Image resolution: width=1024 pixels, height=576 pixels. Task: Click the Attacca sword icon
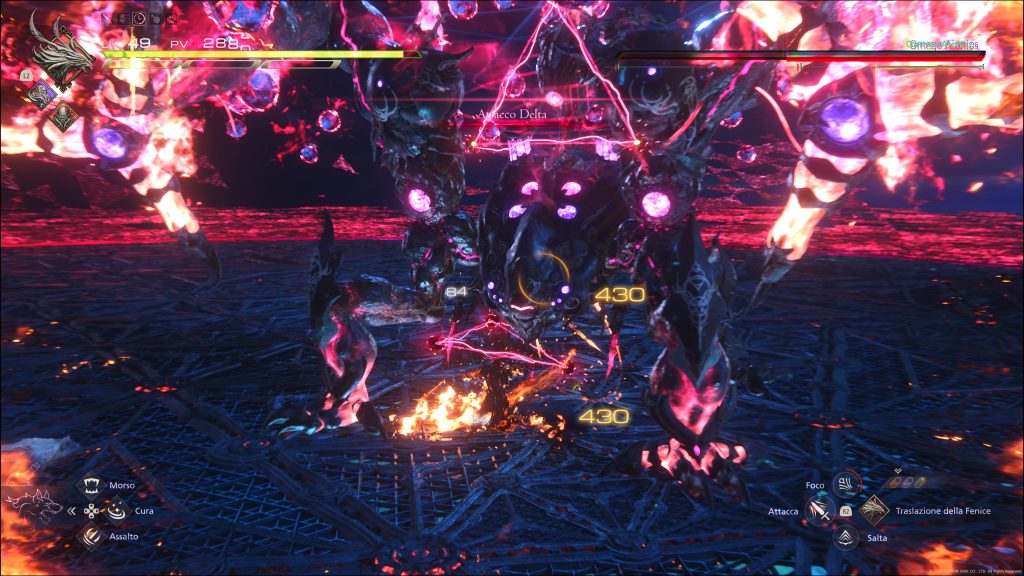(819, 511)
